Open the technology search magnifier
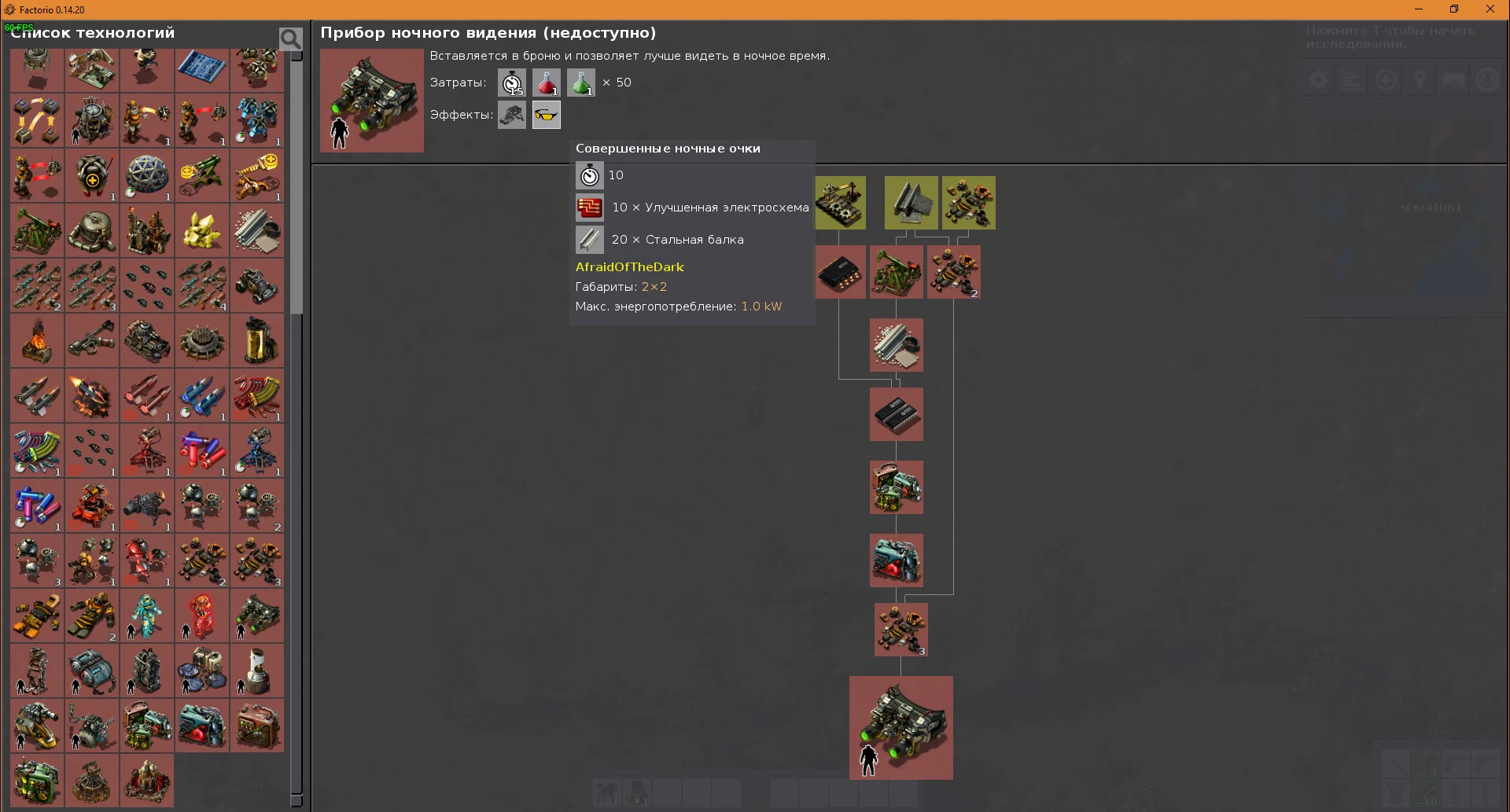 [289, 37]
